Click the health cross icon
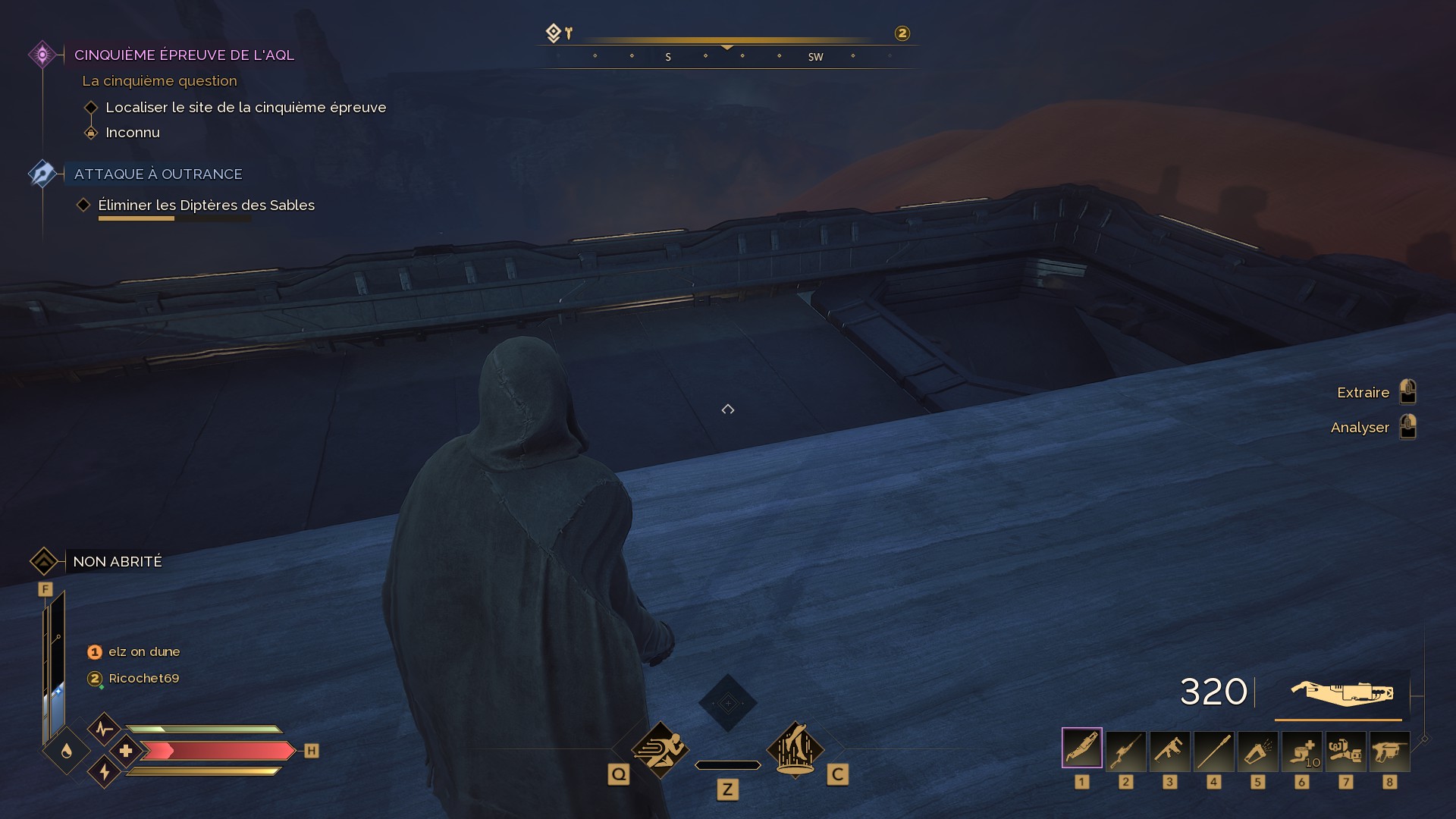 point(126,751)
